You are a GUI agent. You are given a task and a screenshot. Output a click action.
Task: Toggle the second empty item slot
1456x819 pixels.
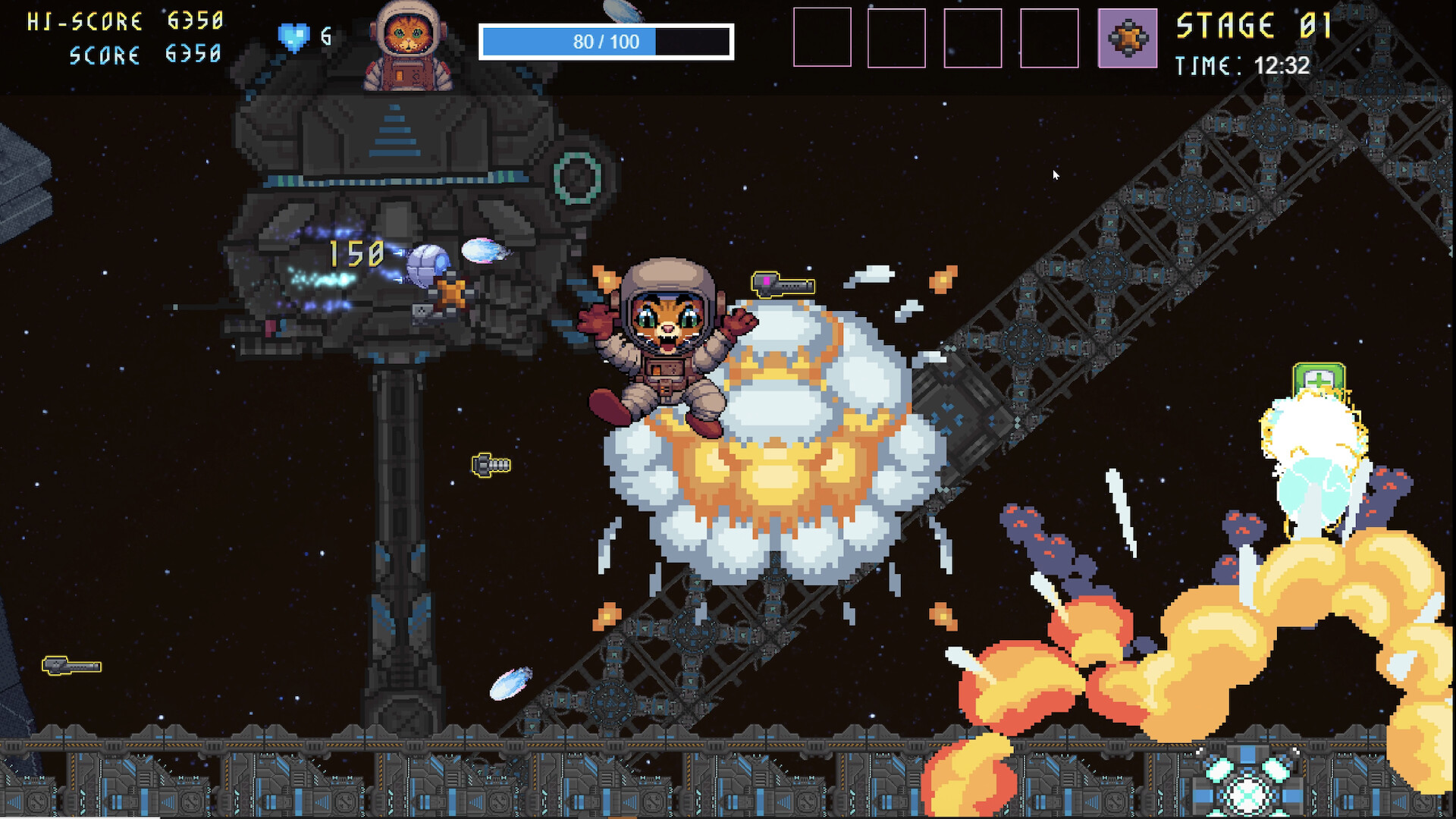(x=897, y=39)
